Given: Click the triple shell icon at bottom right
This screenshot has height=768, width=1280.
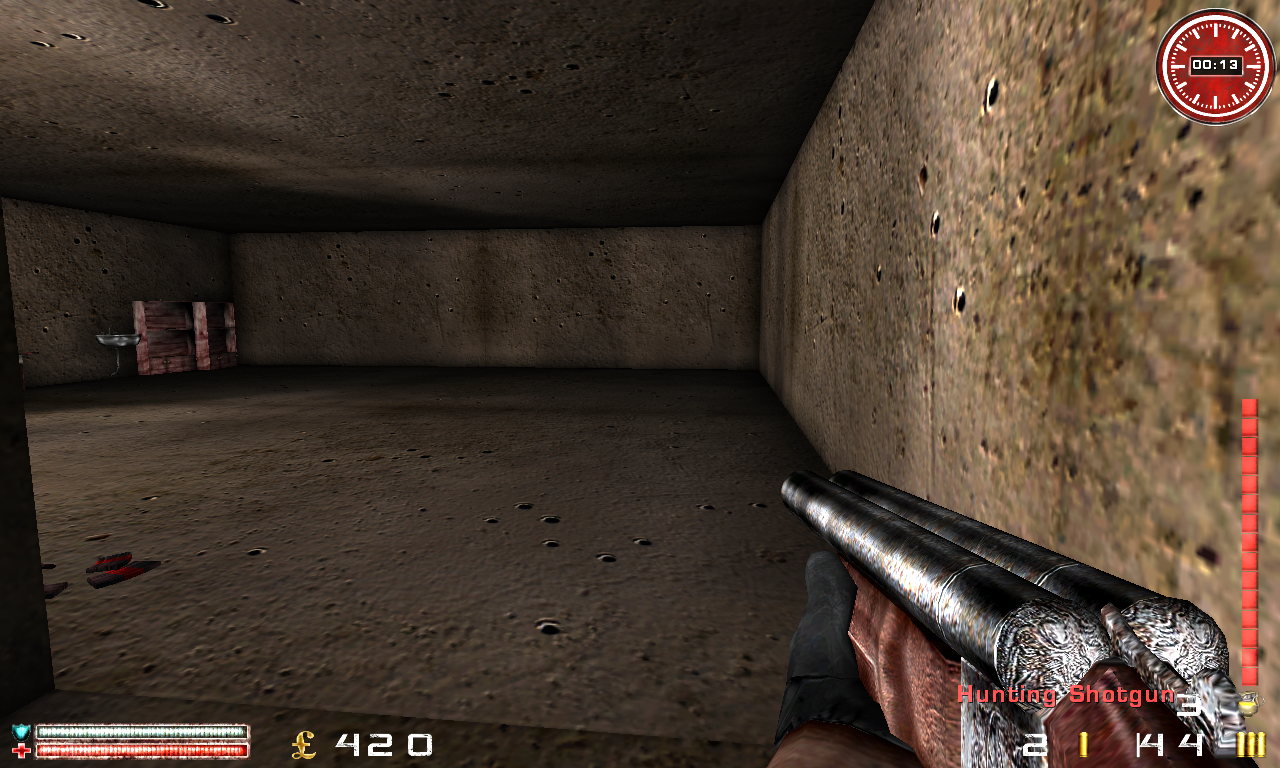Looking at the screenshot, I should click(x=1250, y=745).
